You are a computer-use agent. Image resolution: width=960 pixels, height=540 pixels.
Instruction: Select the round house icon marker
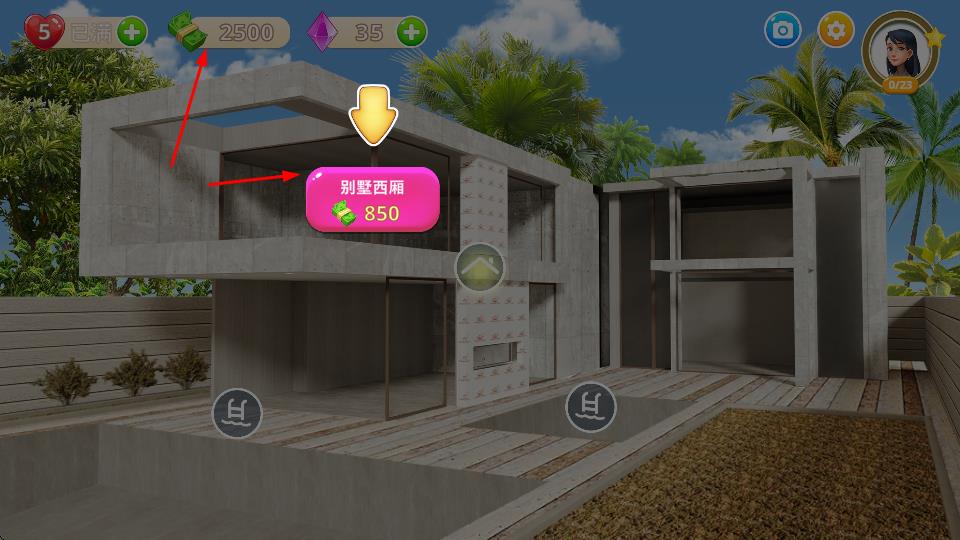(x=480, y=267)
